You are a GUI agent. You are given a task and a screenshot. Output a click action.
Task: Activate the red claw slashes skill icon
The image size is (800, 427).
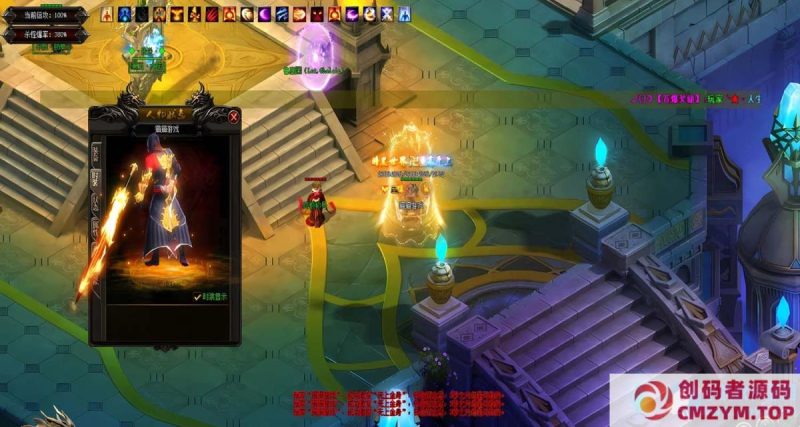(x=212, y=15)
